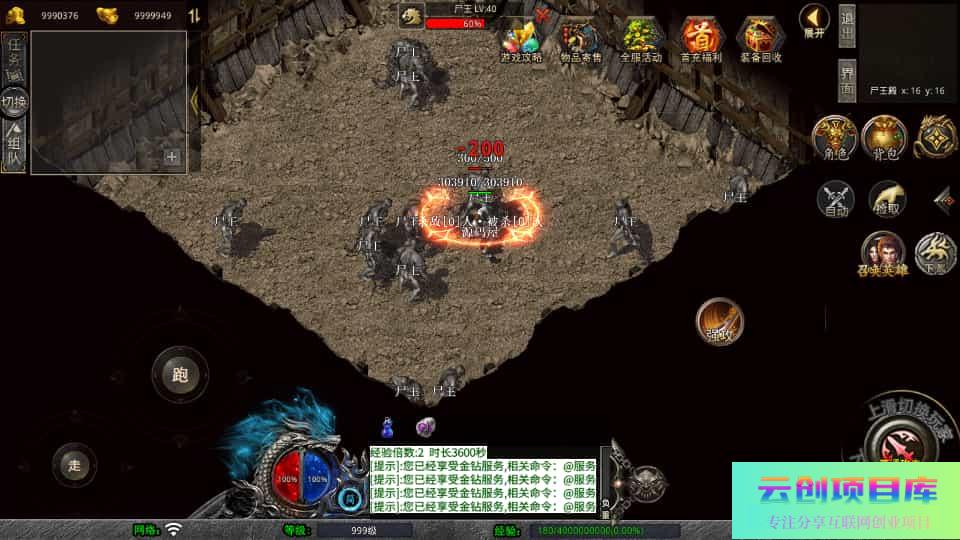
Task: Select the 界面 interface tab
Action: (x=846, y=80)
